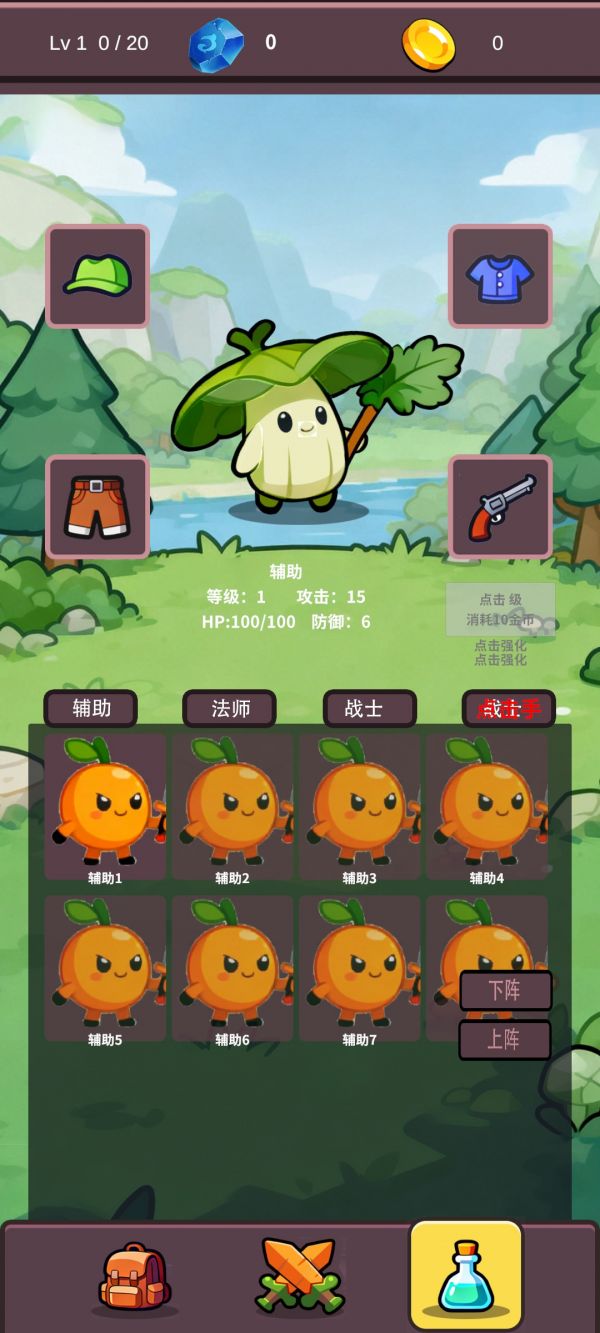Choose the revolver weapon slot
This screenshot has width=600, height=1333.
(x=500, y=507)
